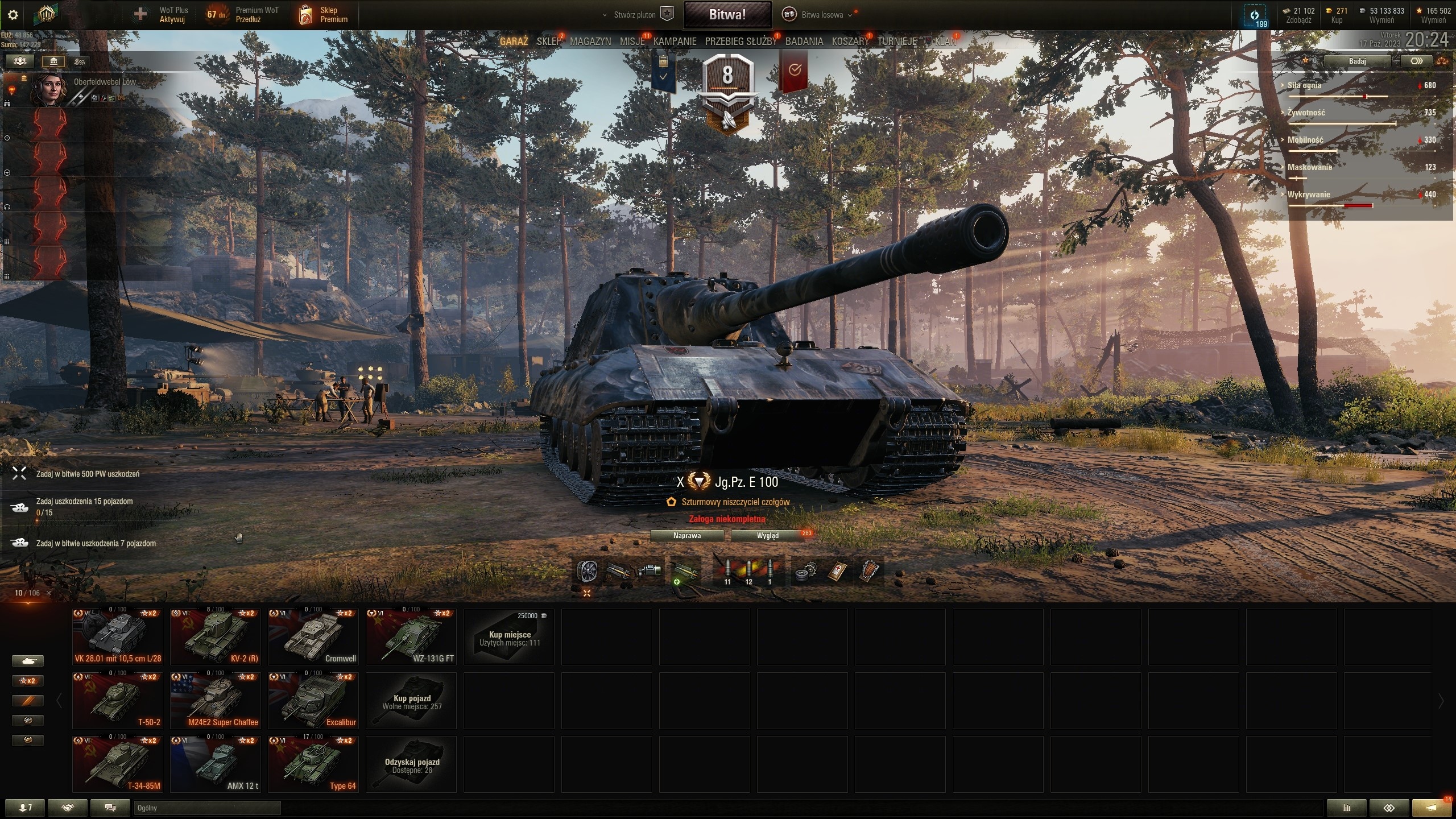This screenshot has width=1456, height=819.
Task: Click the Naprawa repair button
Action: (x=686, y=536)
